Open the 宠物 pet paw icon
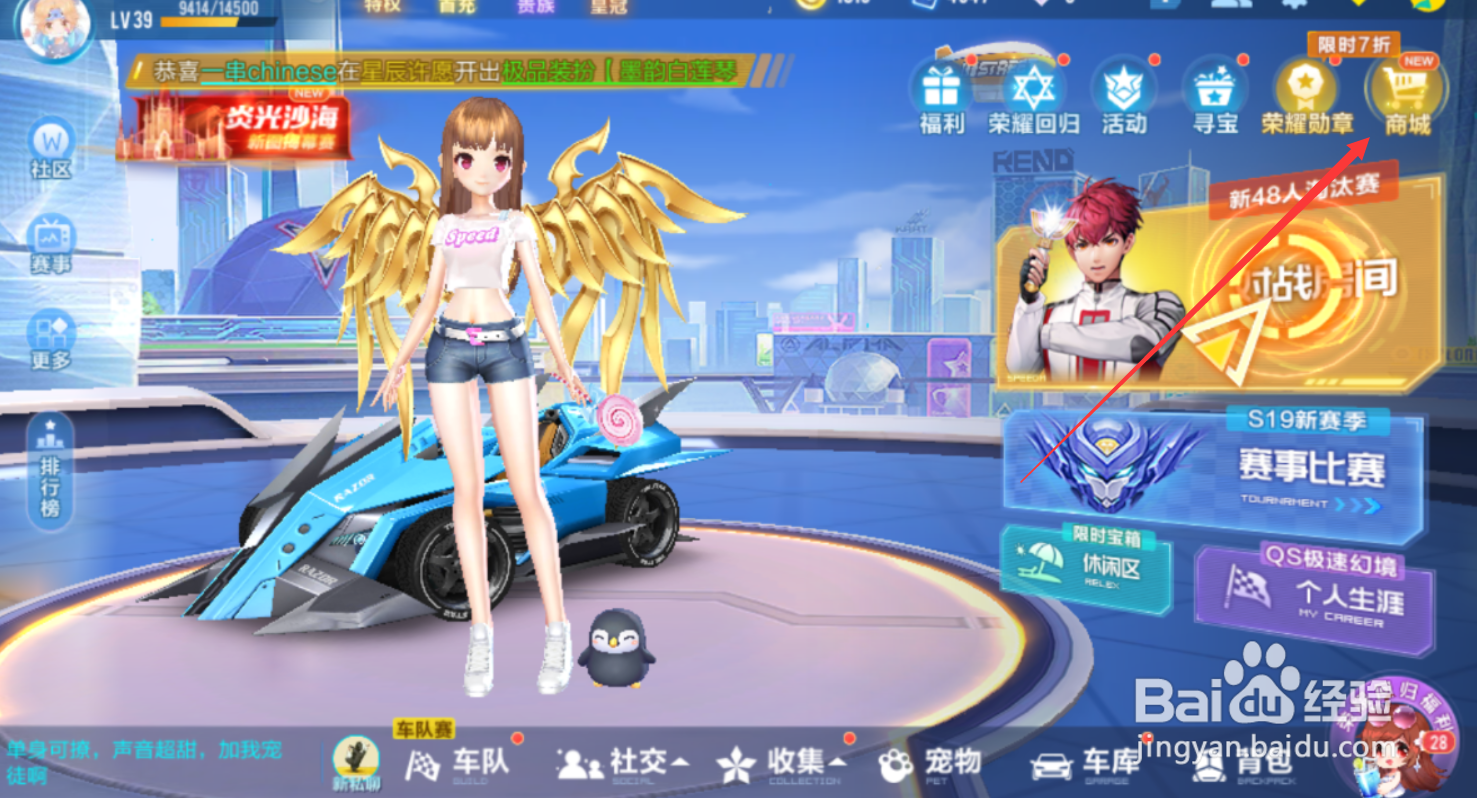 (x=925, y=765)
